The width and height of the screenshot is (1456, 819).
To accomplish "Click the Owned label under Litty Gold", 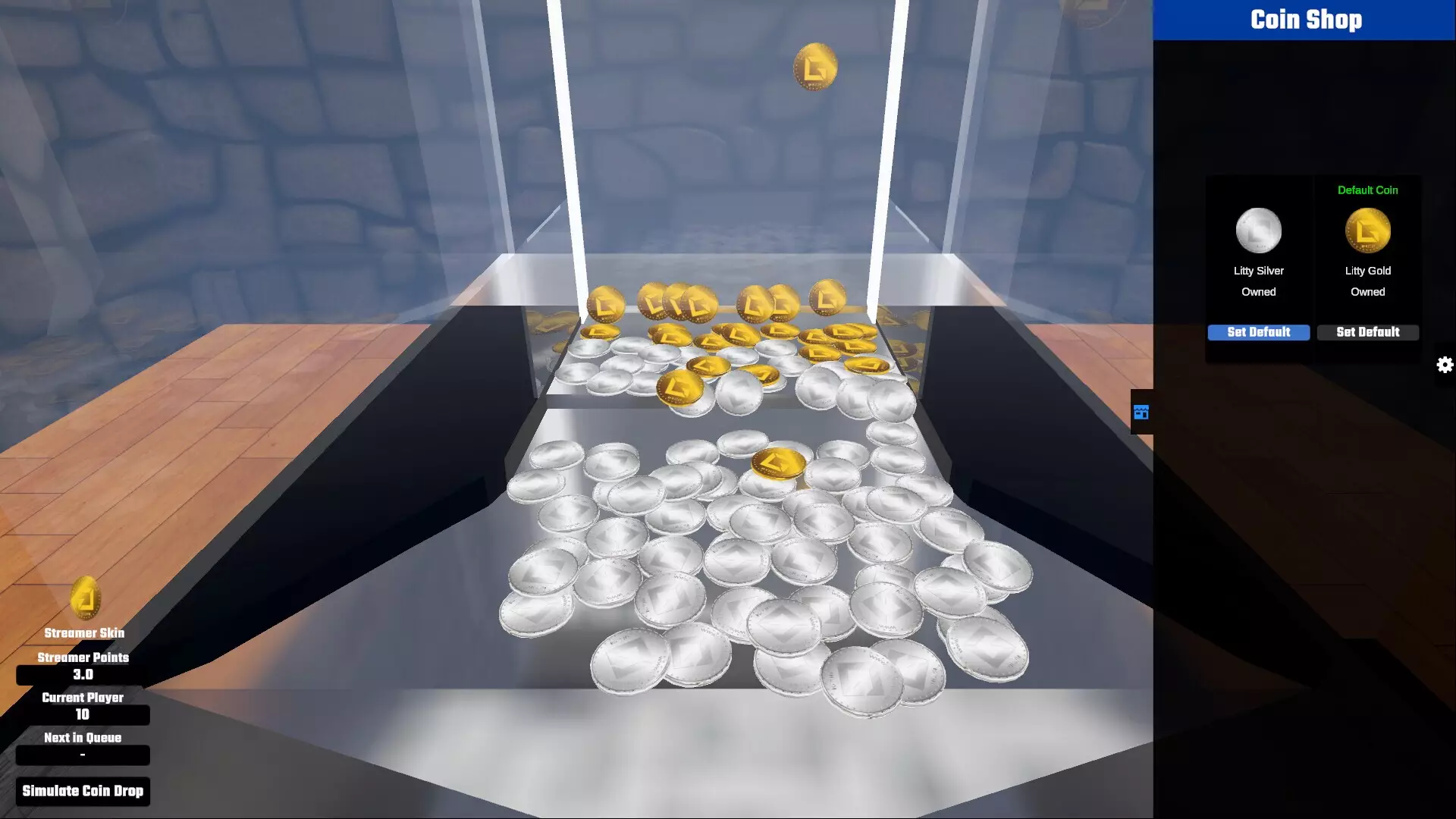I will [1367, 291].
